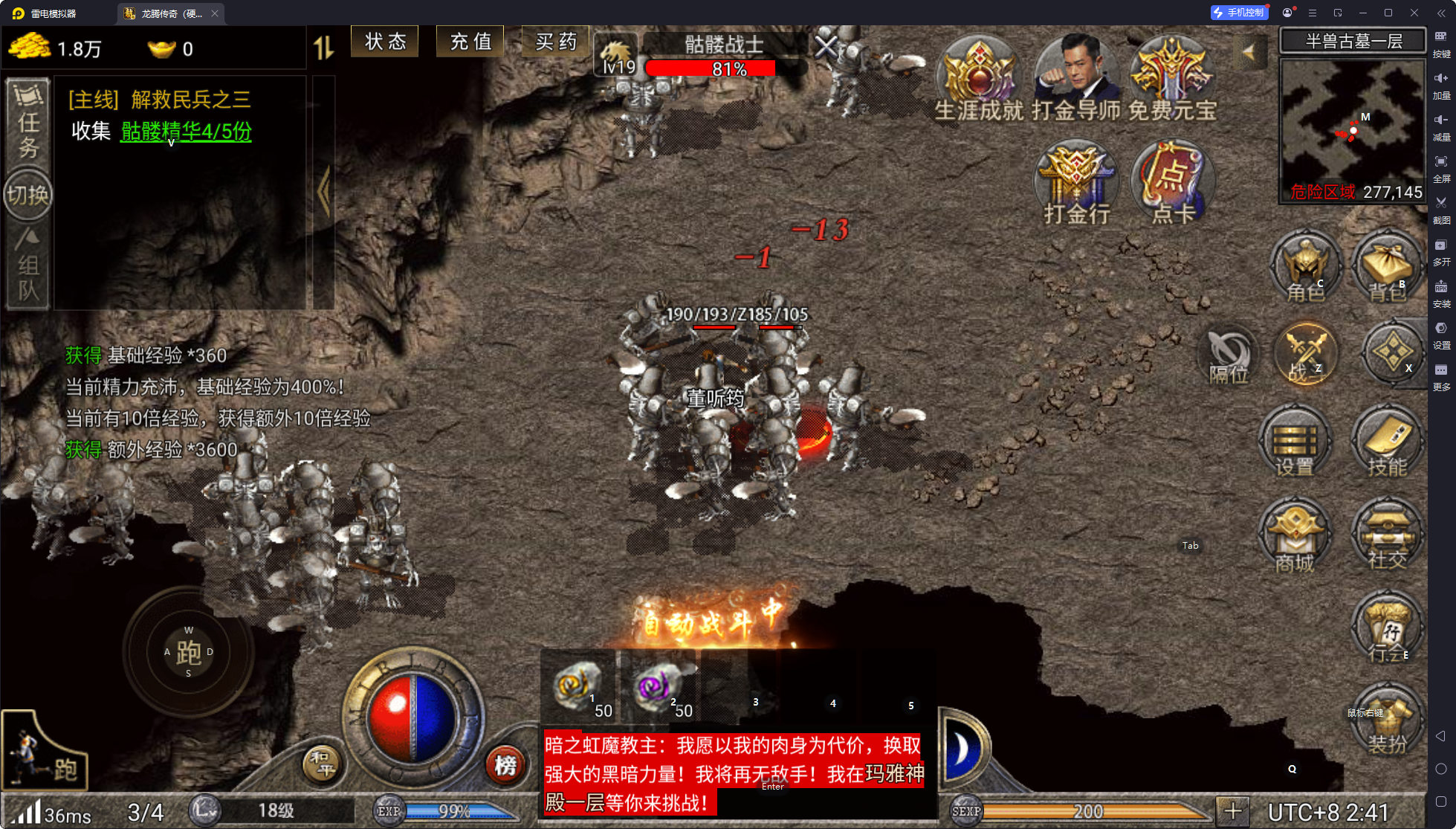Click the 买药 buy potions button
Image resolution: width=1456 pixels, height=829 pixels.
pos(555,42)
